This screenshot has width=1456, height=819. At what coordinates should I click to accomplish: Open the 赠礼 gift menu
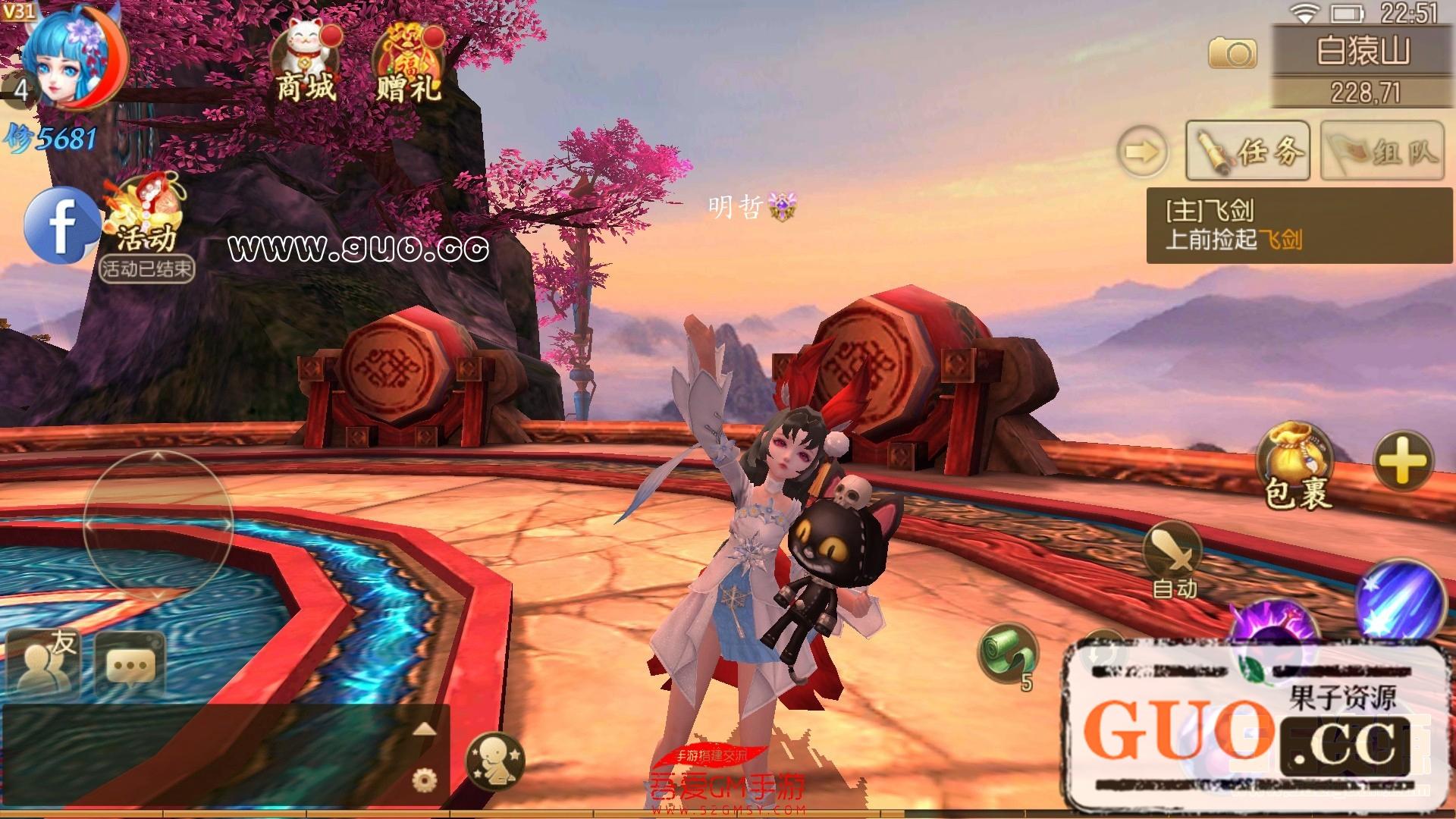coord(408,62)
